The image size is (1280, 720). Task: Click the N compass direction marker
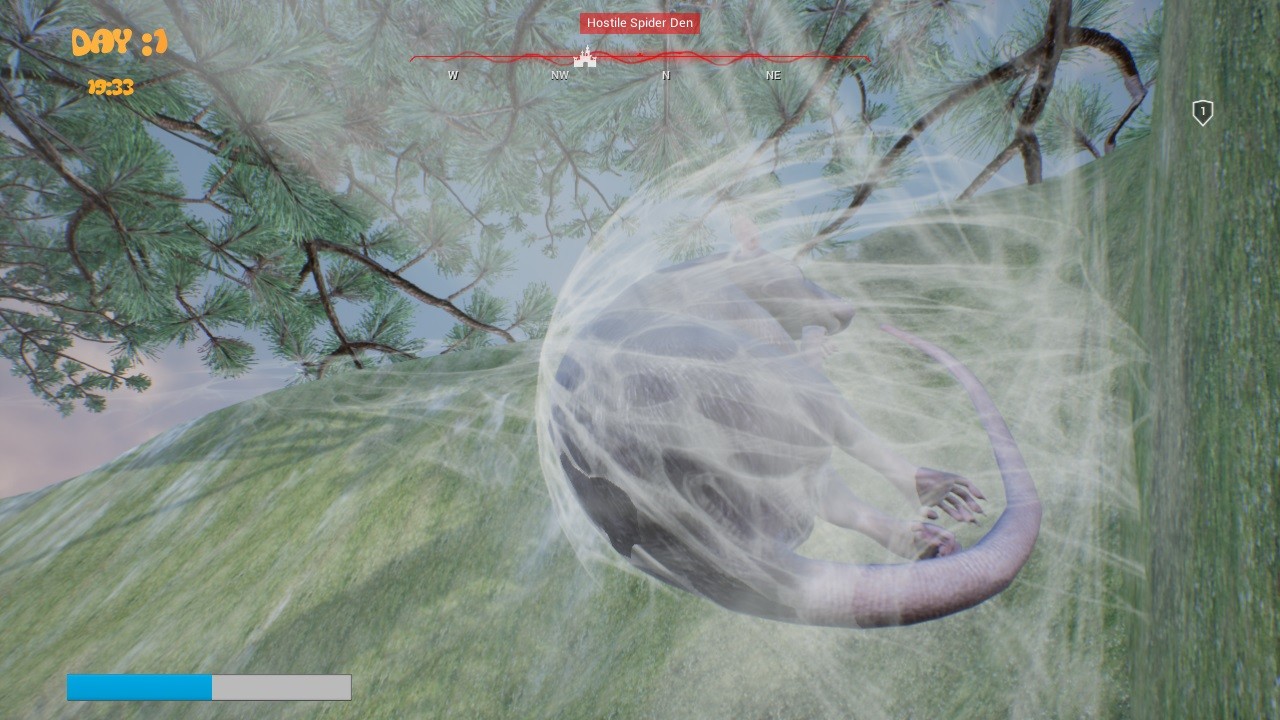(666, 75)
